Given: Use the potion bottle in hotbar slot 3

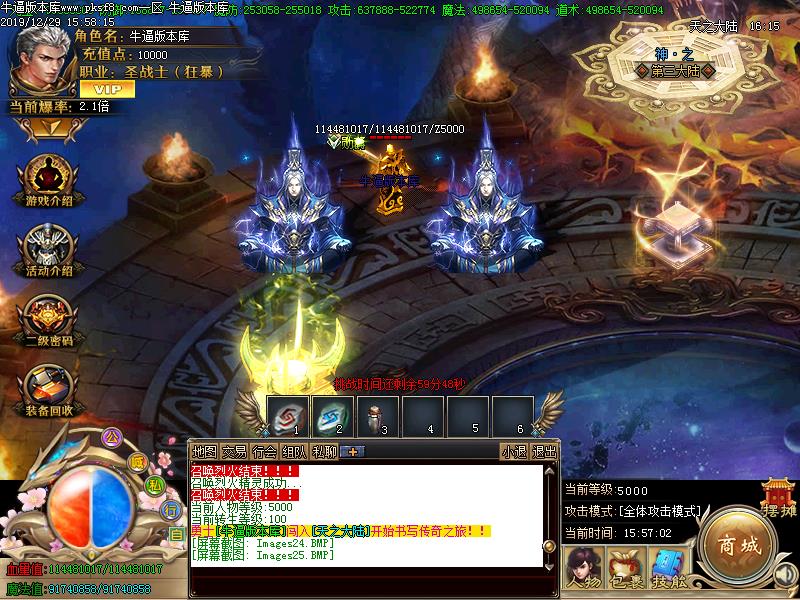Looking at the screenshot, I should (378, 413).
